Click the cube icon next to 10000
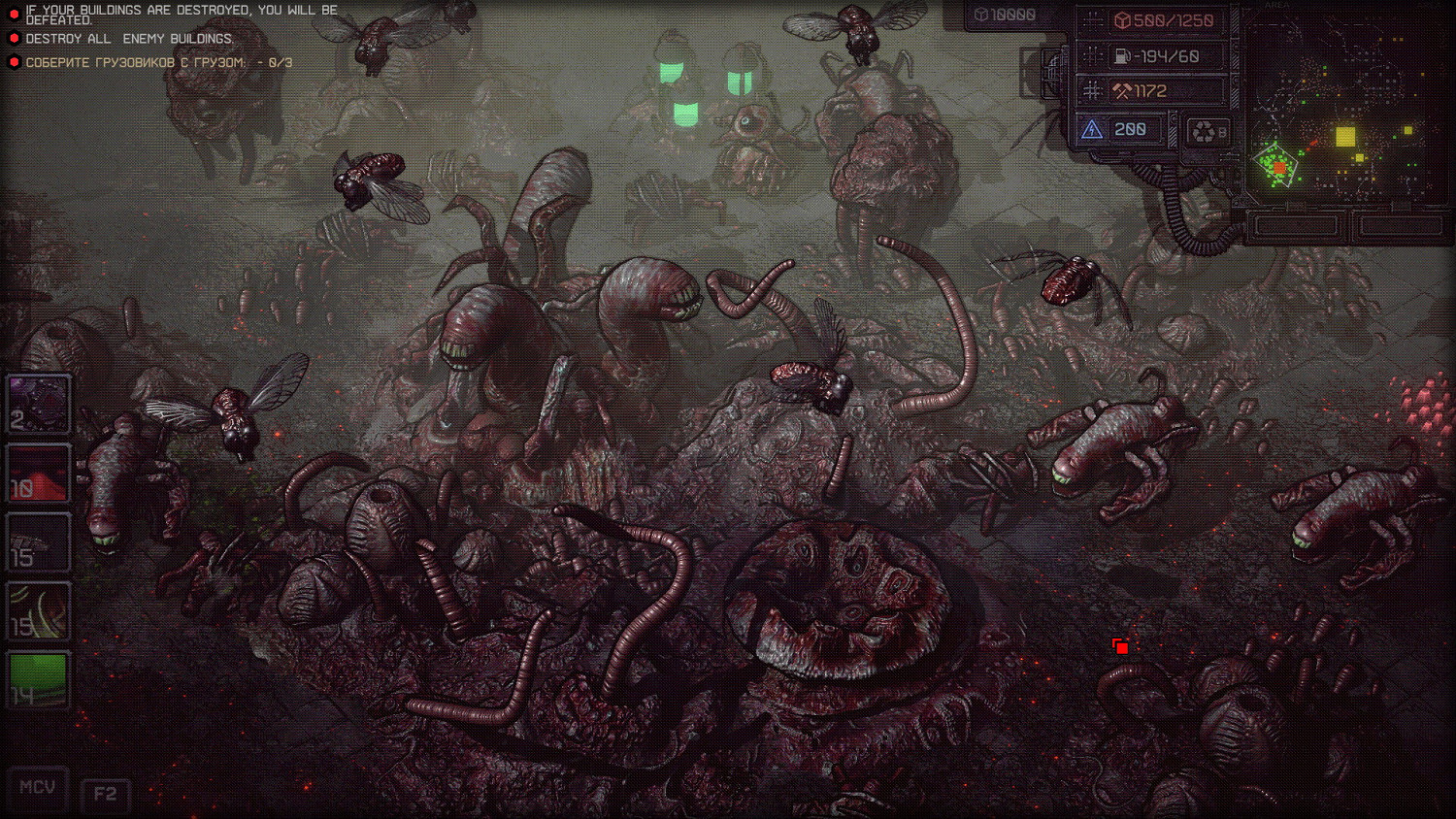This screenshot has height=819, width=1456. (984, 15)
